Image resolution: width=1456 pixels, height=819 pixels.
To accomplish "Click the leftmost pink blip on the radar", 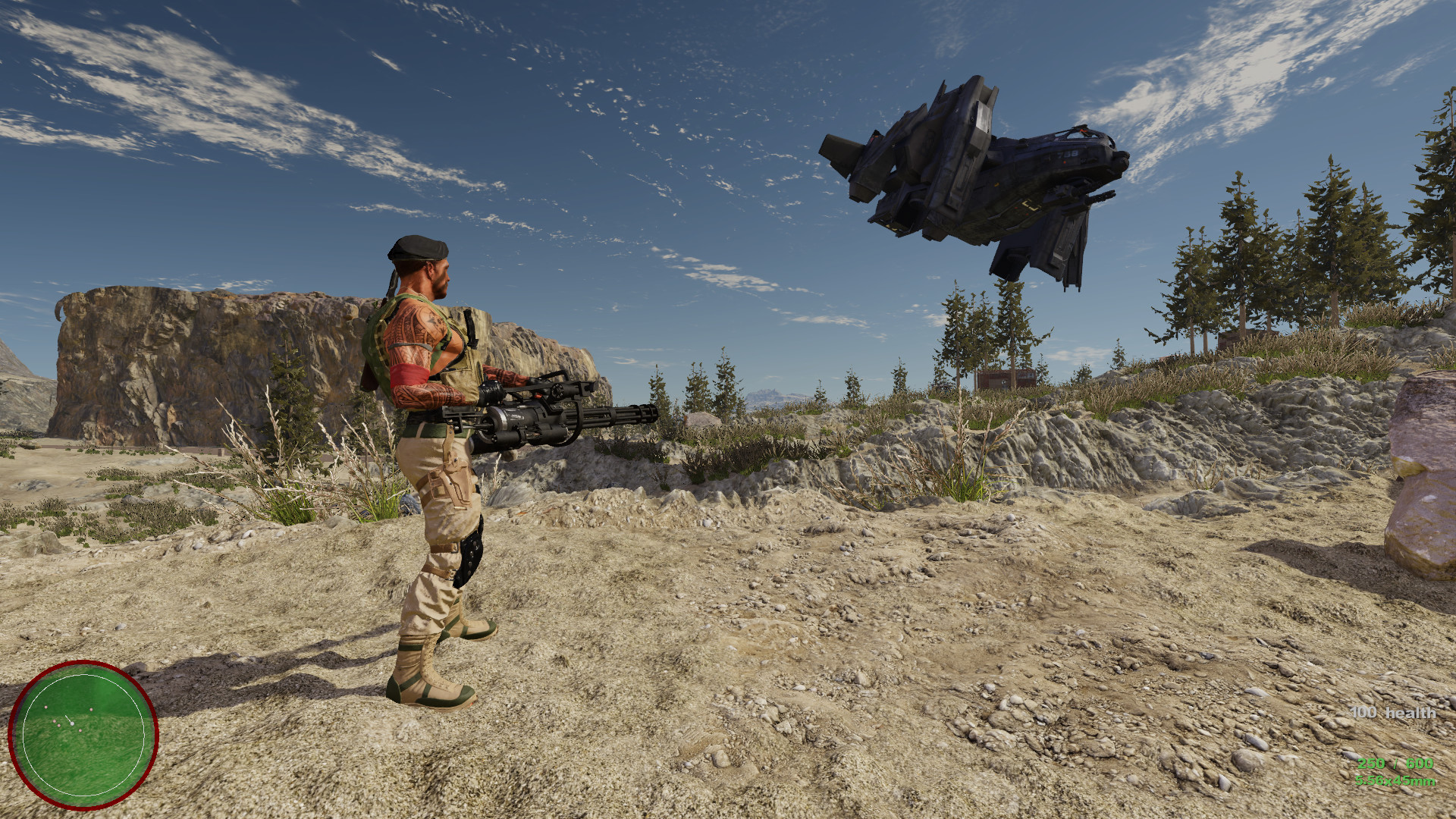I will pyautogui.click(x=45, y=707).
